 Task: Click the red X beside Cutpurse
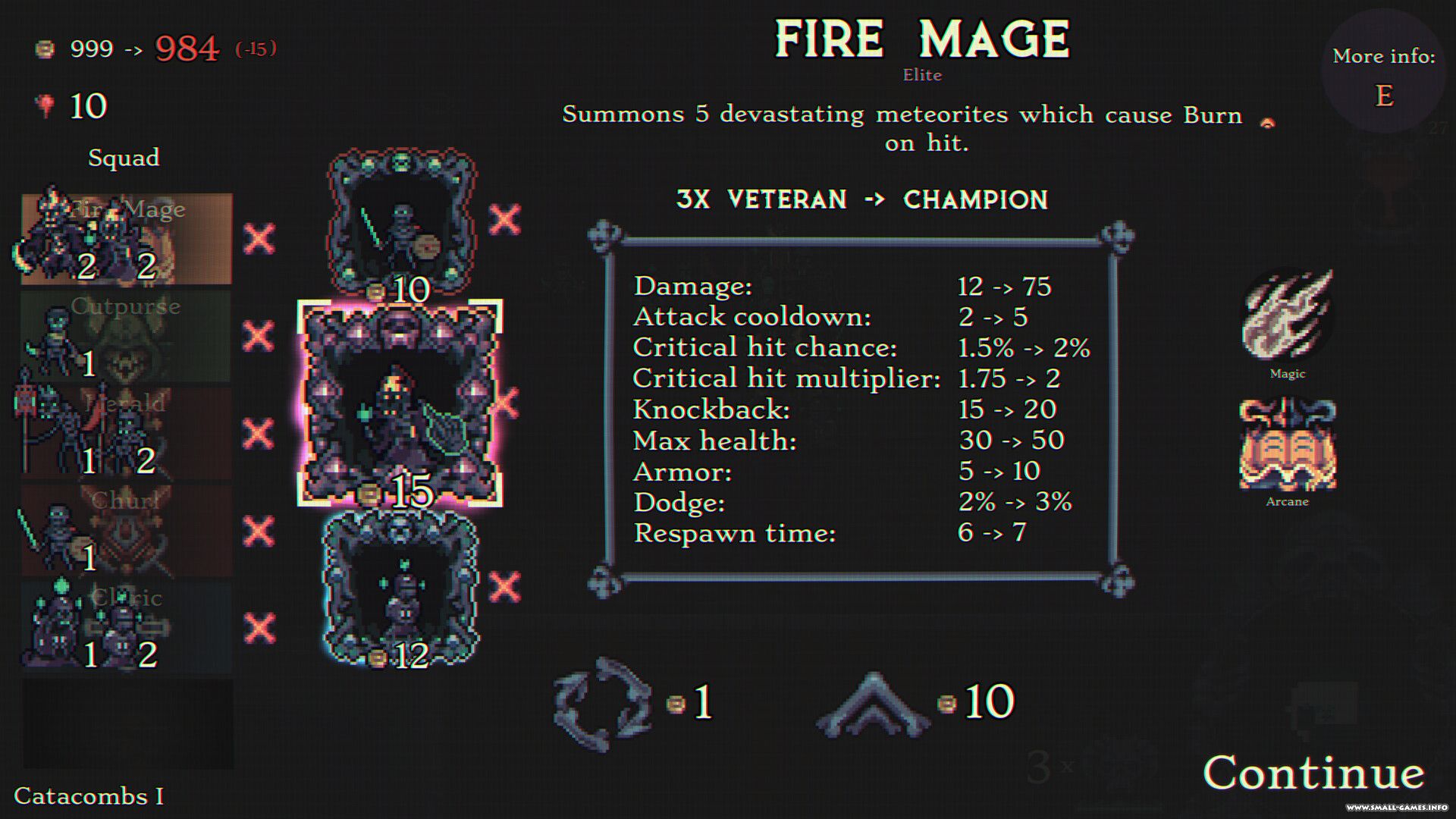click(x=259, y=336)
